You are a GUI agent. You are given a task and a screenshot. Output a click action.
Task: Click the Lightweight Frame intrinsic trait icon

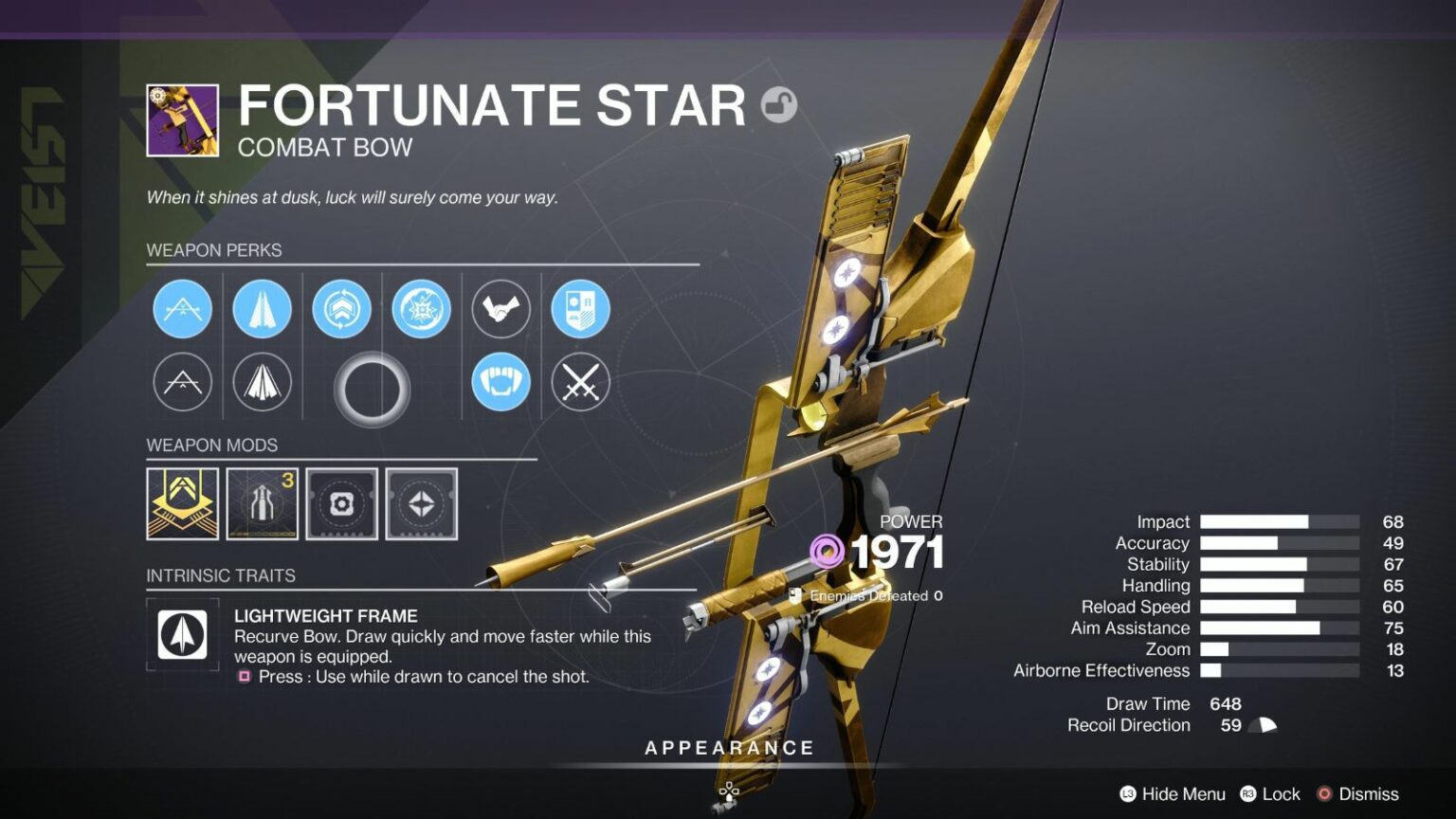click(x=181, y=633)
